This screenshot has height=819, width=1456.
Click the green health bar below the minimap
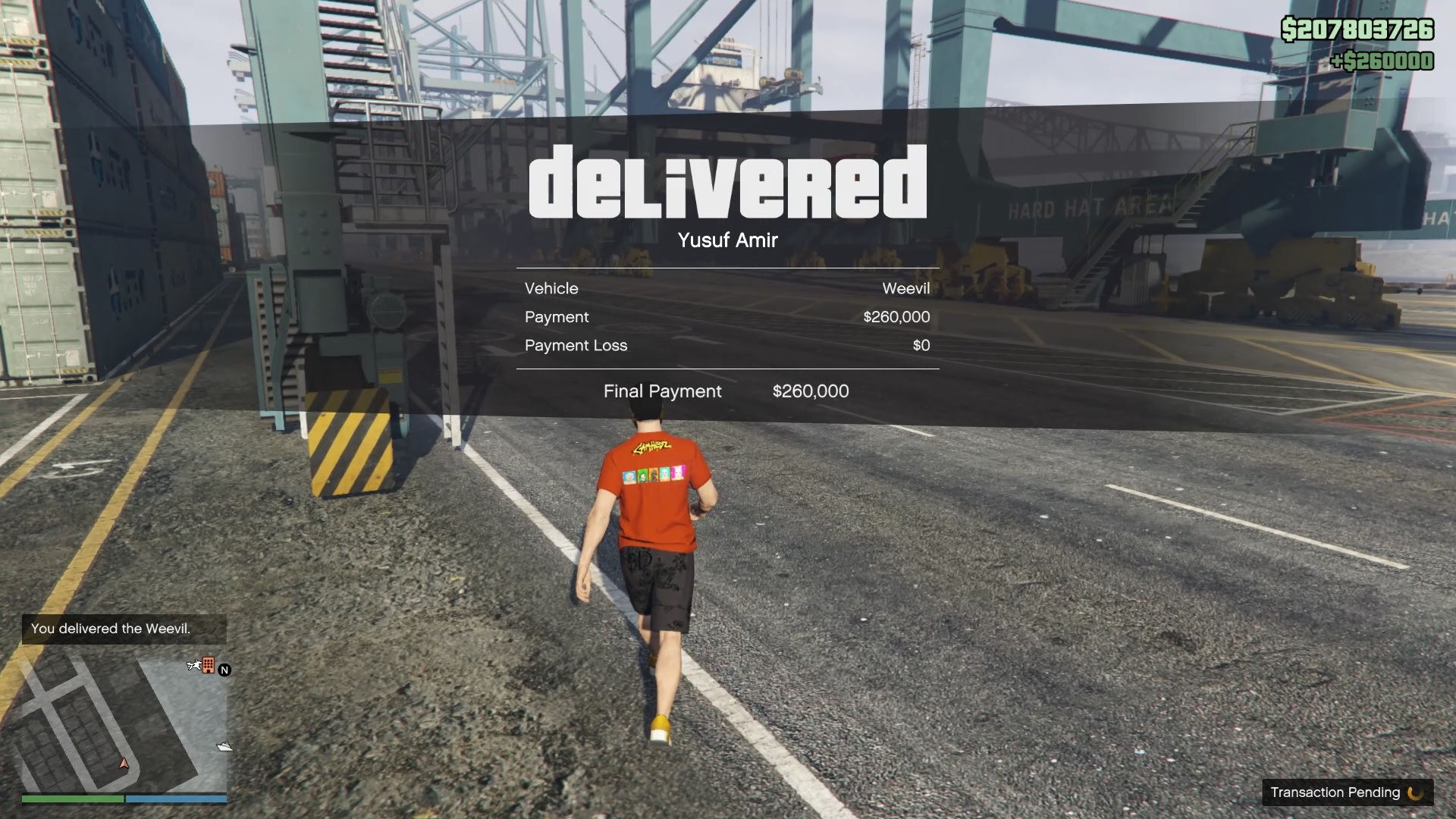[x=72, y=799]
